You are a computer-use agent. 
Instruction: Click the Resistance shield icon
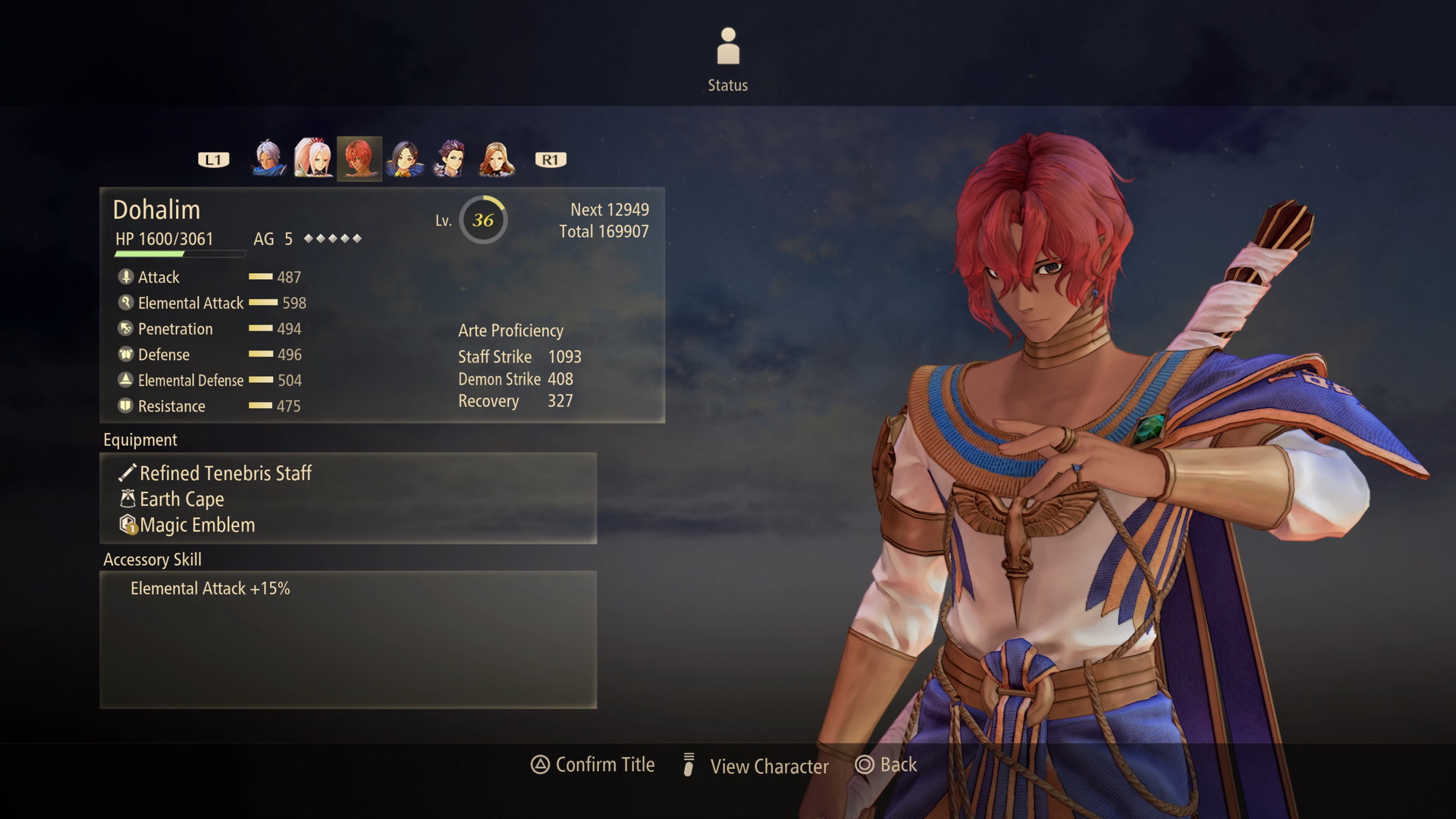pos(124,406)
